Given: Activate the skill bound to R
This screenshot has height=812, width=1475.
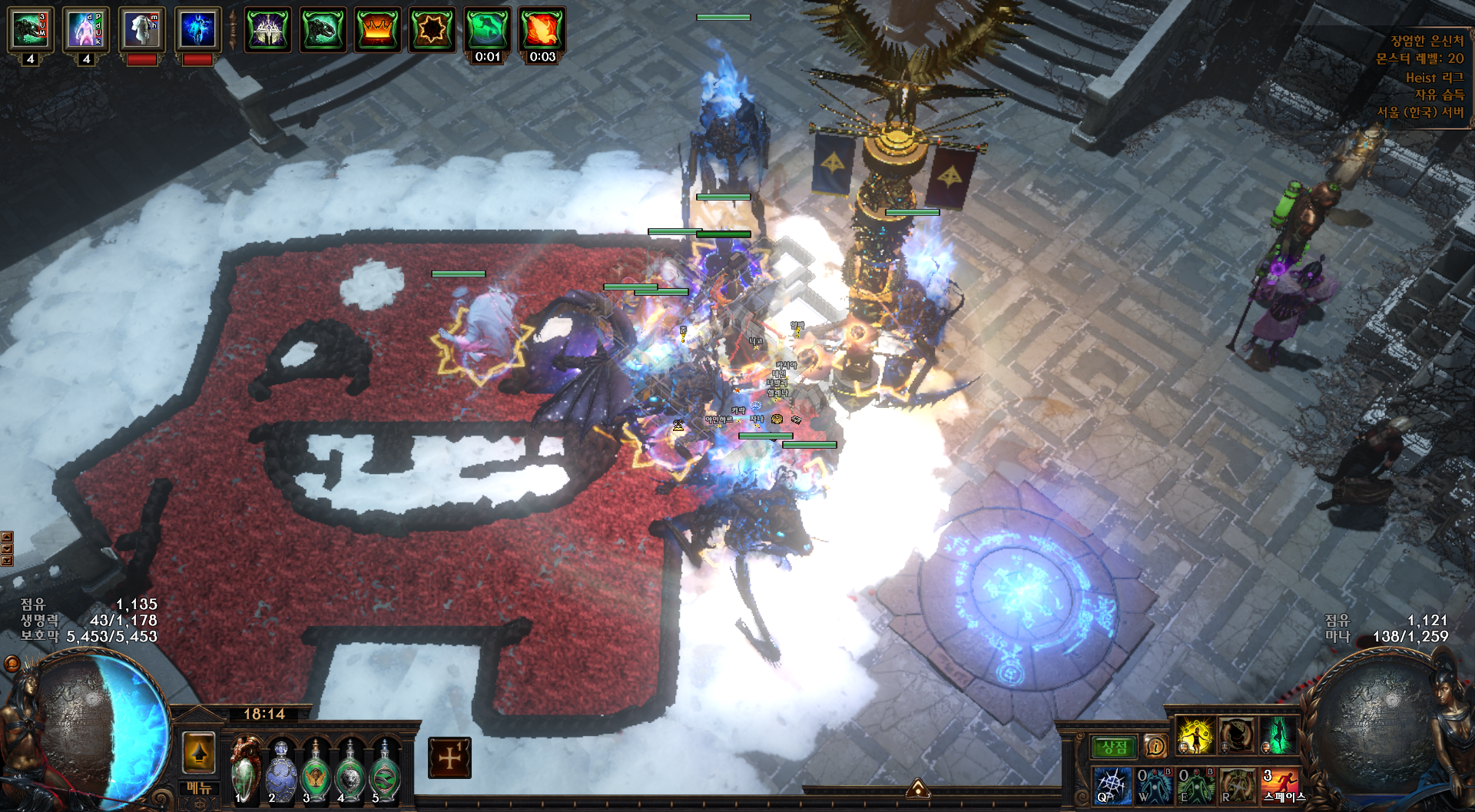Looking at the screenshot, I should tap(1237, 786).
